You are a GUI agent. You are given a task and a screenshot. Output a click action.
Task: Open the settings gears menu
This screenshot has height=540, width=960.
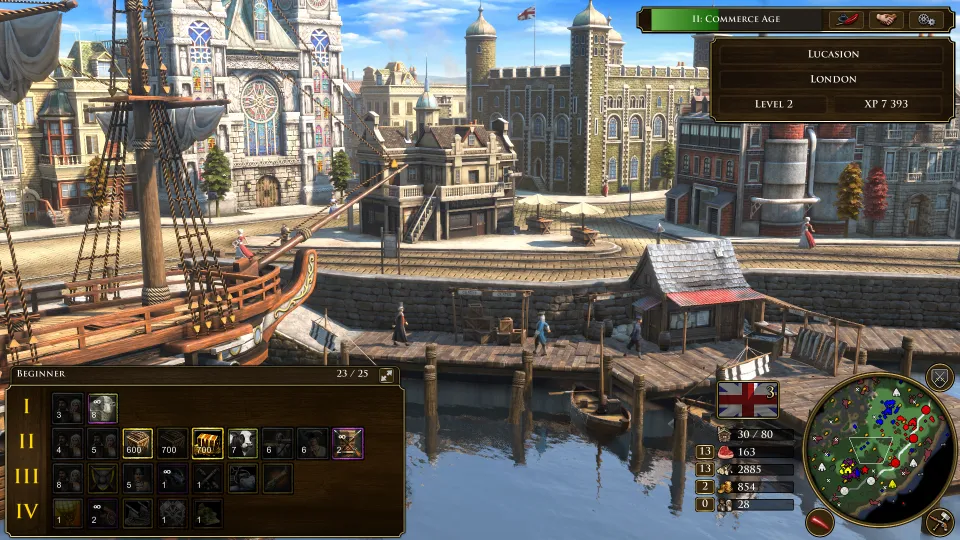pos(927,20)
